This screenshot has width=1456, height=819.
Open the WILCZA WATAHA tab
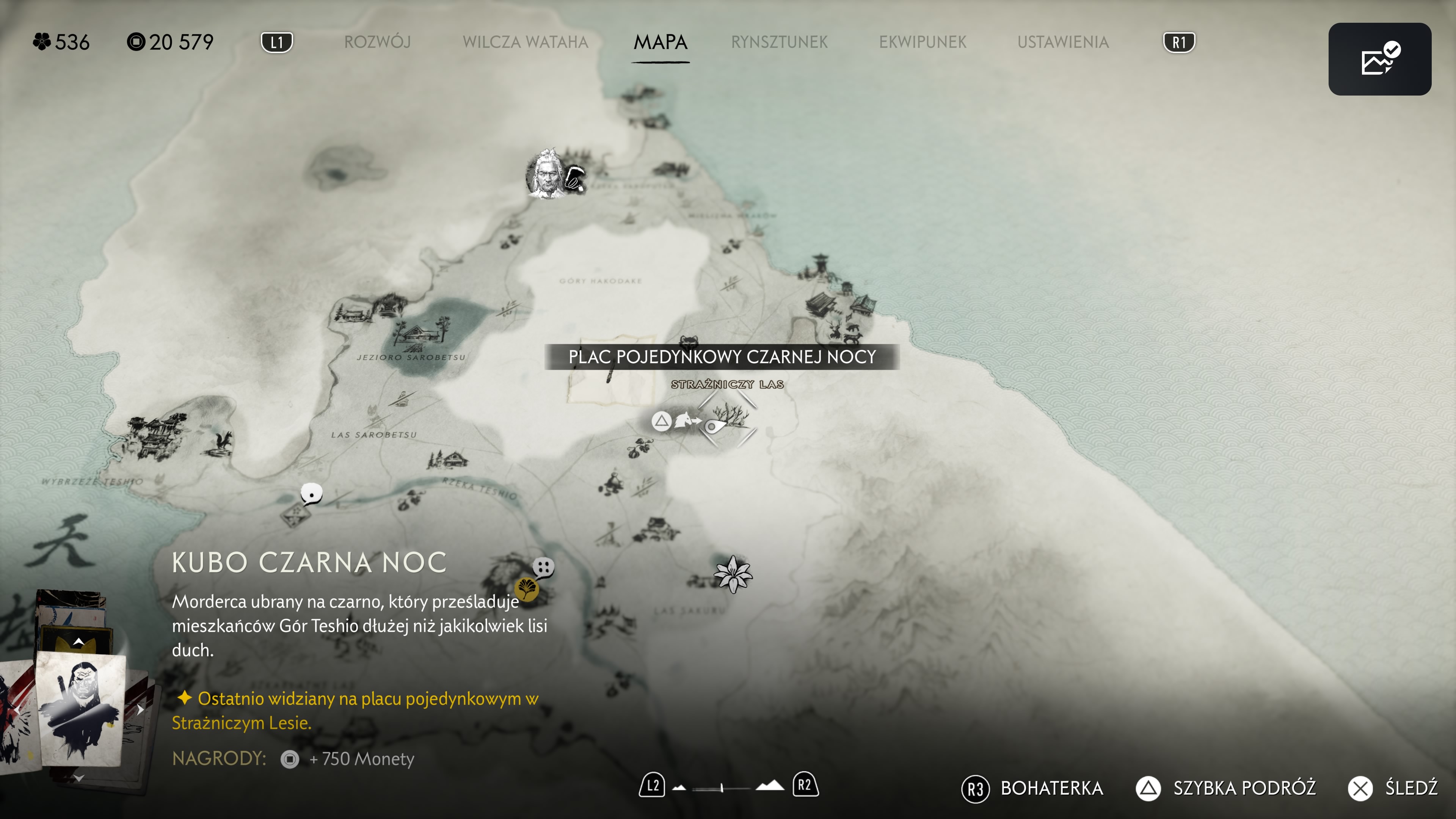[x=525, y=42]
